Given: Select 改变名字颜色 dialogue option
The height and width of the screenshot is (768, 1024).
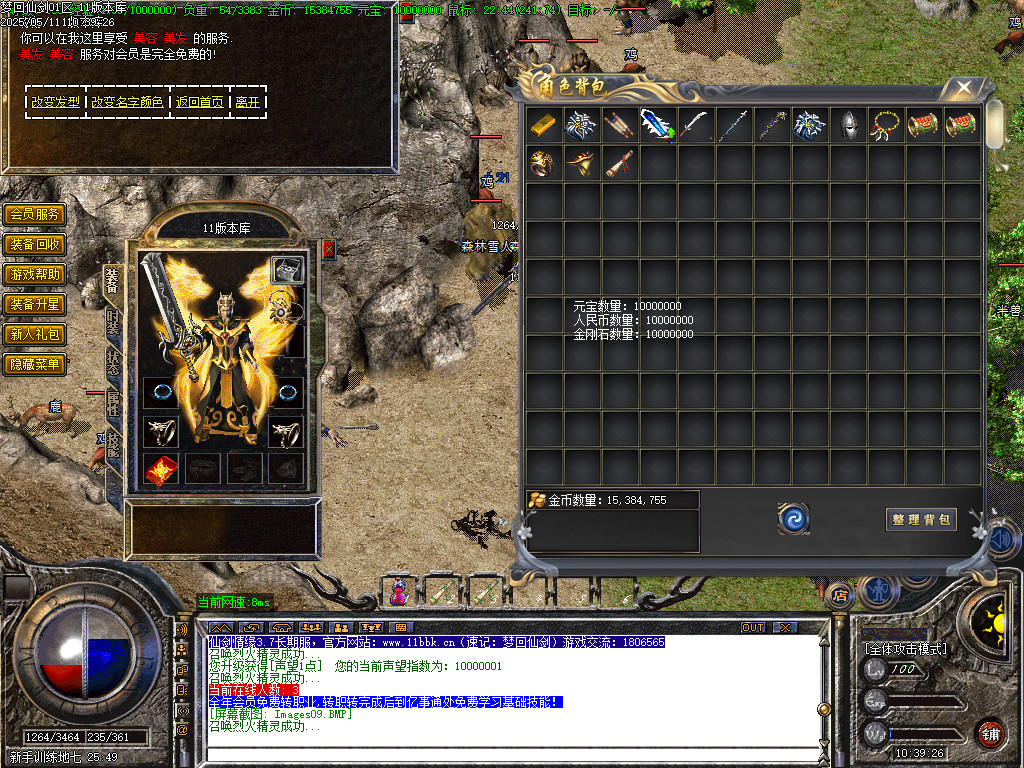Looking at the screenshot, I should (x=127, y=102).
